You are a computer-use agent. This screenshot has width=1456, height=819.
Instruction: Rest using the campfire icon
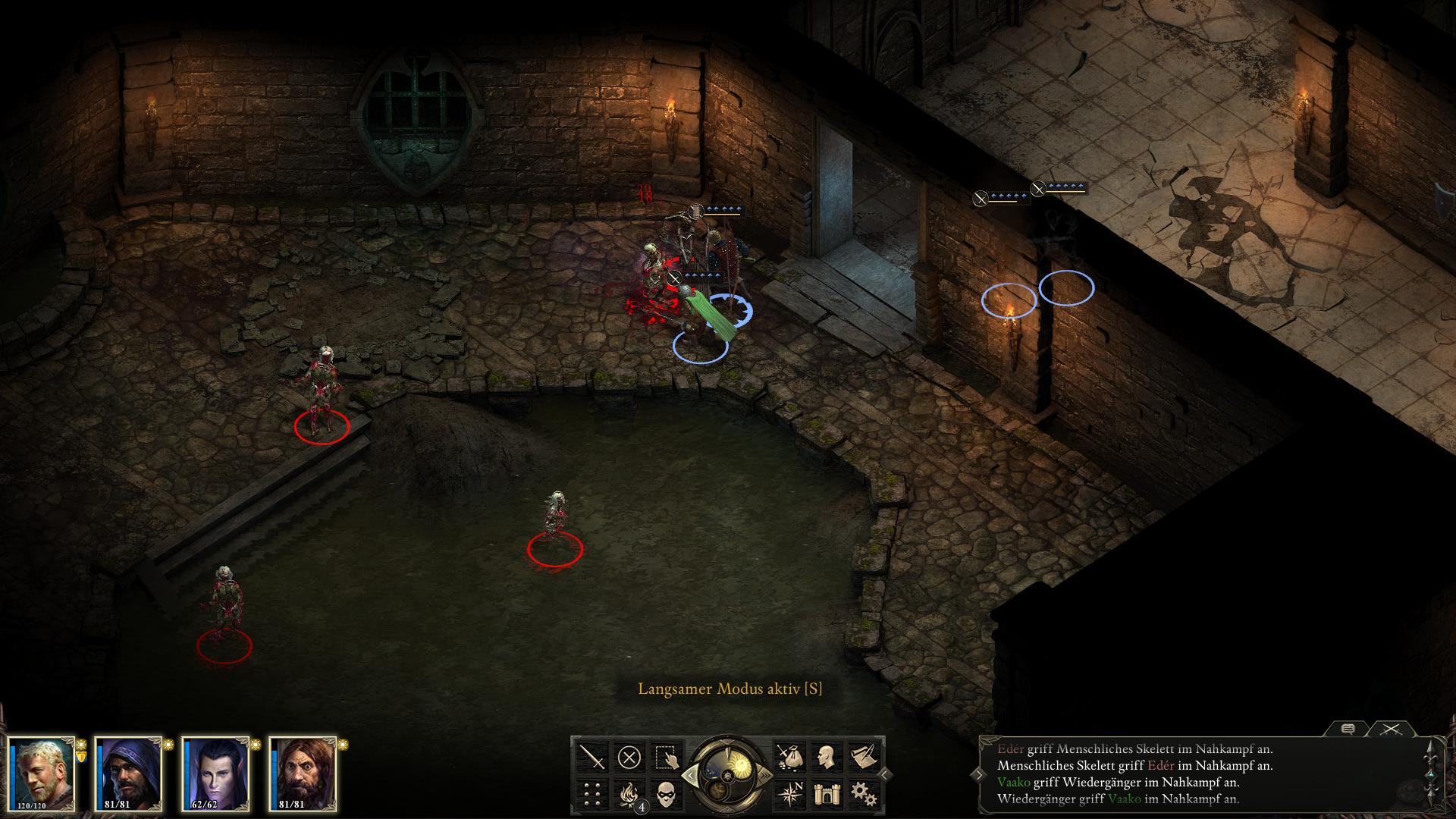[x=629, y=794]
